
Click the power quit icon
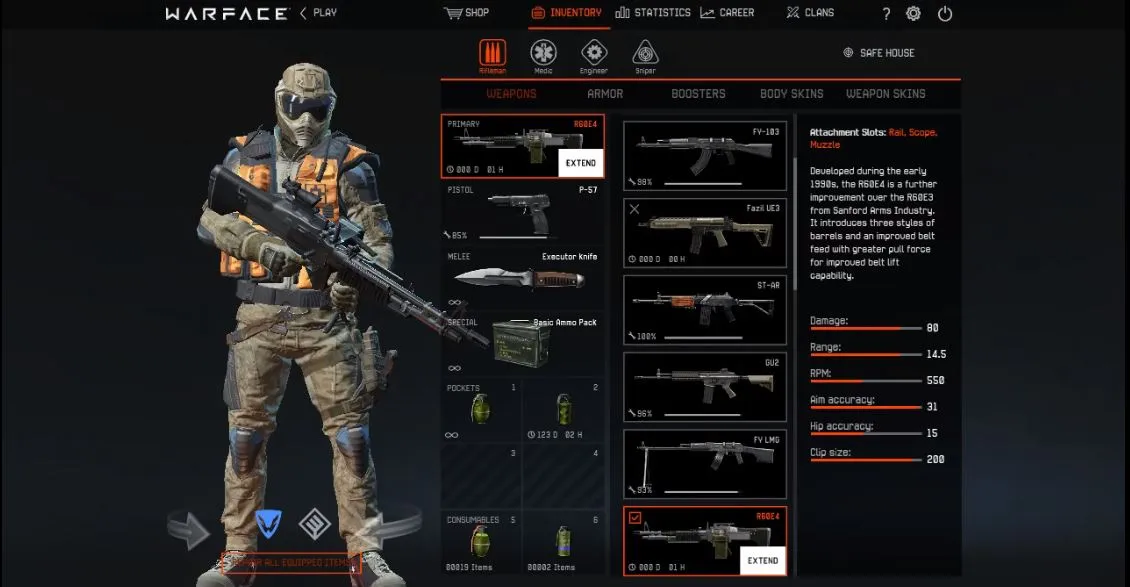coord(945,14)
